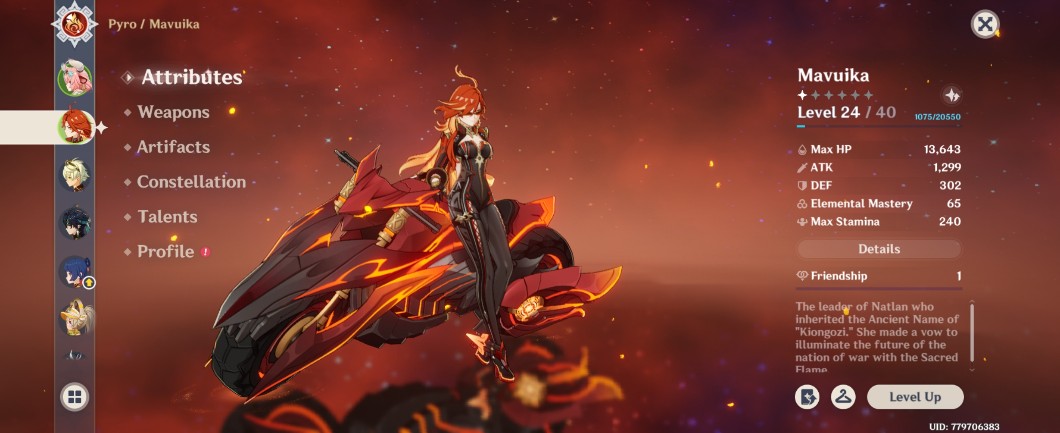Close the character screen
This screenshot has height=433, width=1060.
[x=985, y=24]
